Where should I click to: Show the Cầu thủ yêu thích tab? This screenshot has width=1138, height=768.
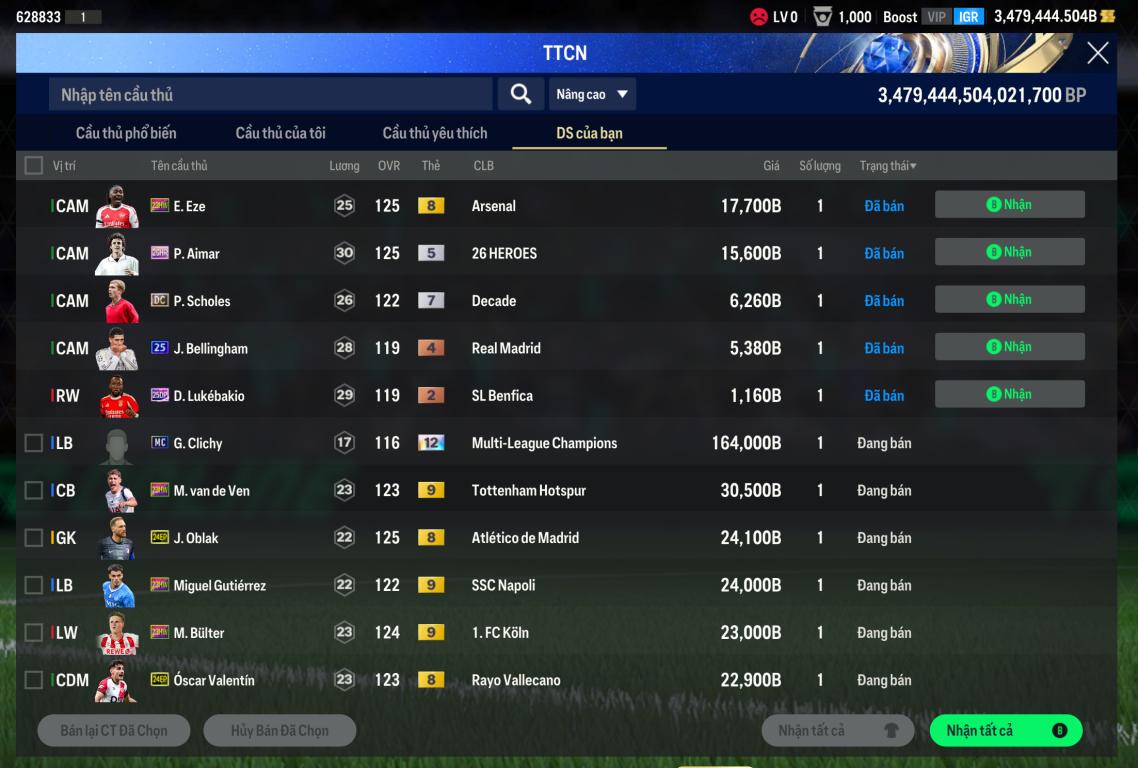tap(435, 133)
